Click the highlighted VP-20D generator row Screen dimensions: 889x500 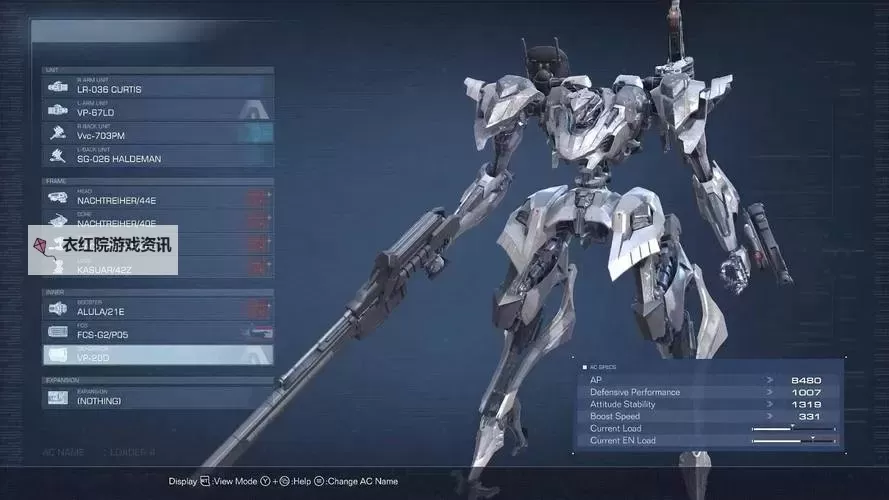(158, 355)
